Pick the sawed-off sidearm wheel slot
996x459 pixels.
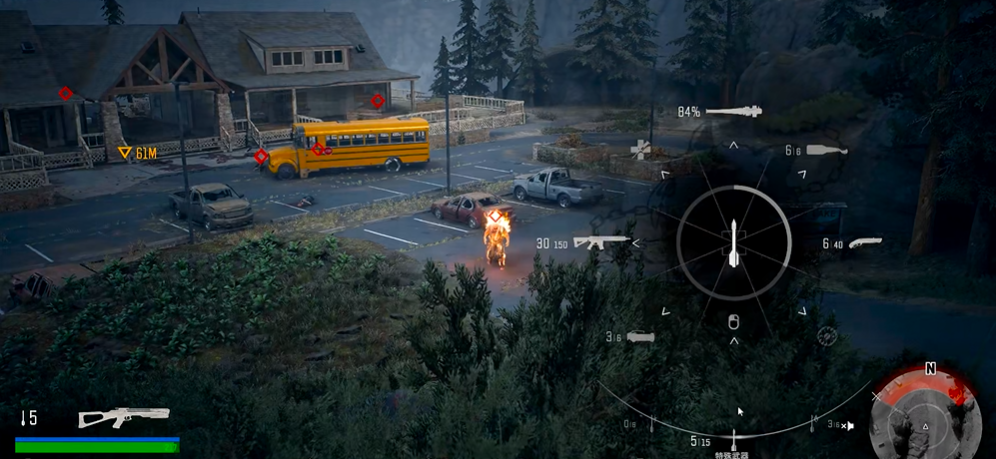[x=864, y=242]
